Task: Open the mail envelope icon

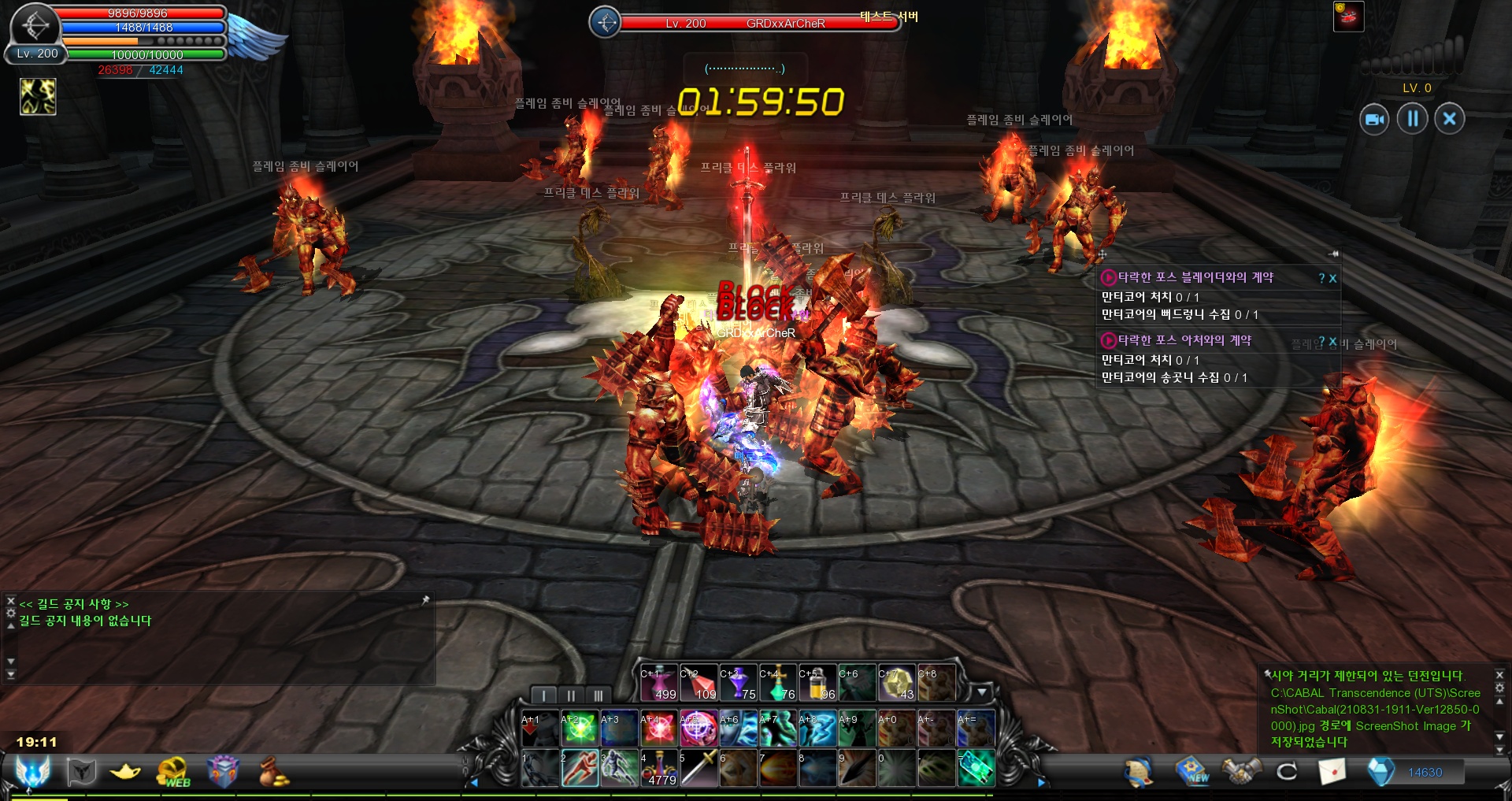Action: pyautogui.click(x=1332, y=772)
